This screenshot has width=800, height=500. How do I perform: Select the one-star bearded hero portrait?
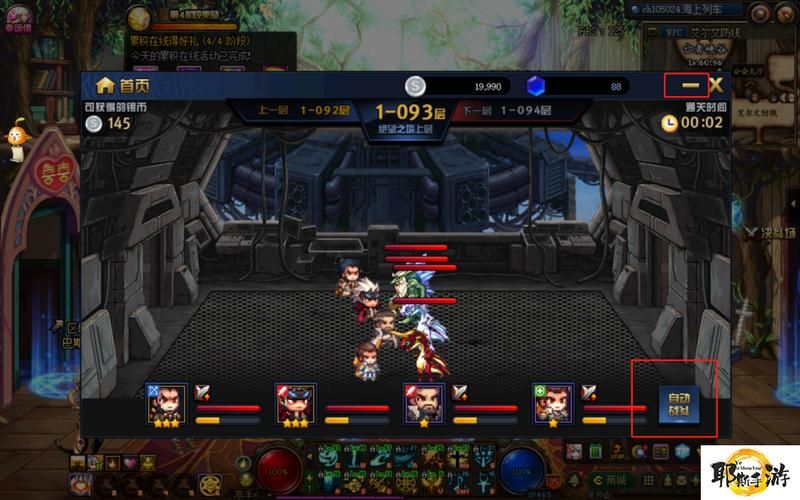(424, 402)
